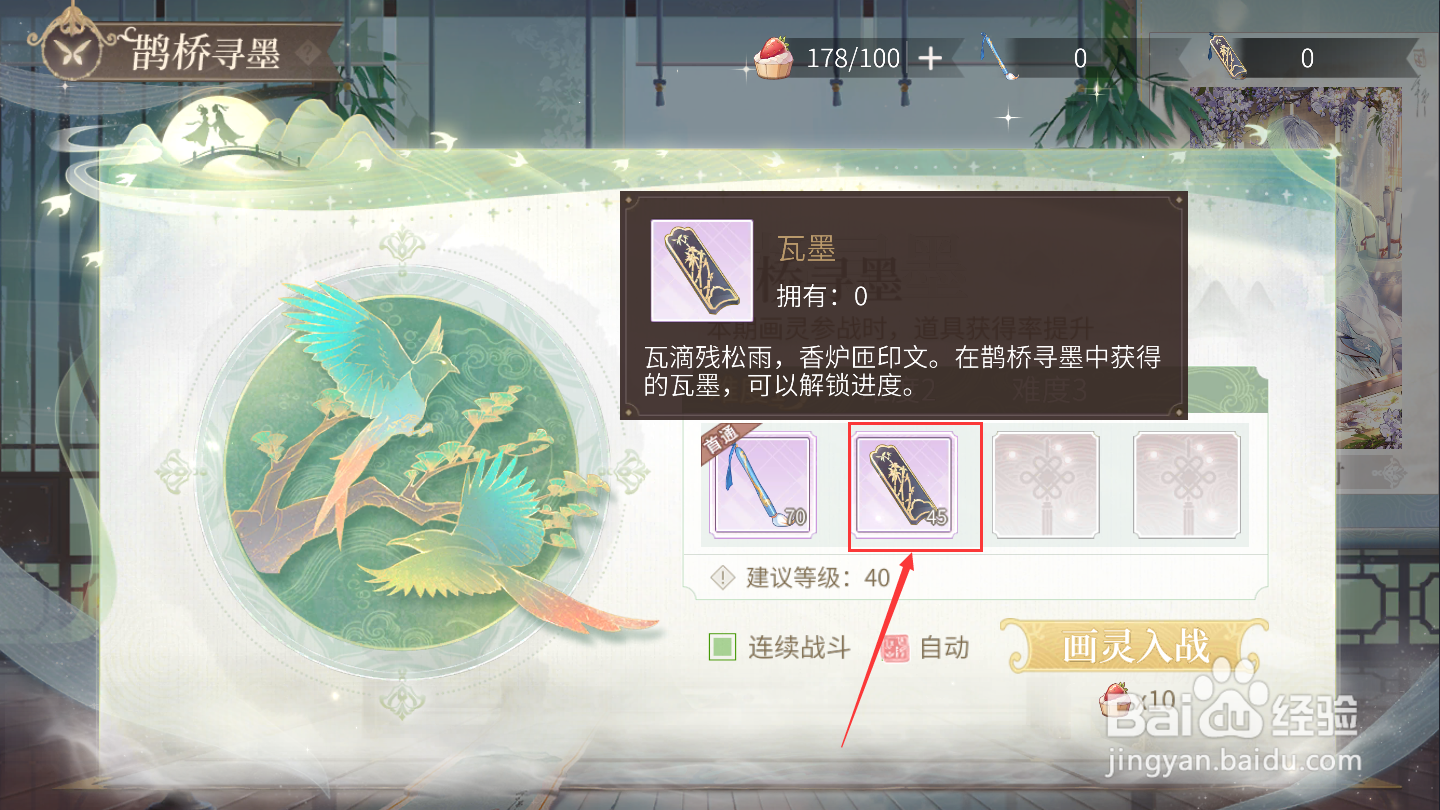Click the first locked Chinese knot reward icon
Screen dimensions: 1440x810
pyautogui.click(x=1045, y=485)
